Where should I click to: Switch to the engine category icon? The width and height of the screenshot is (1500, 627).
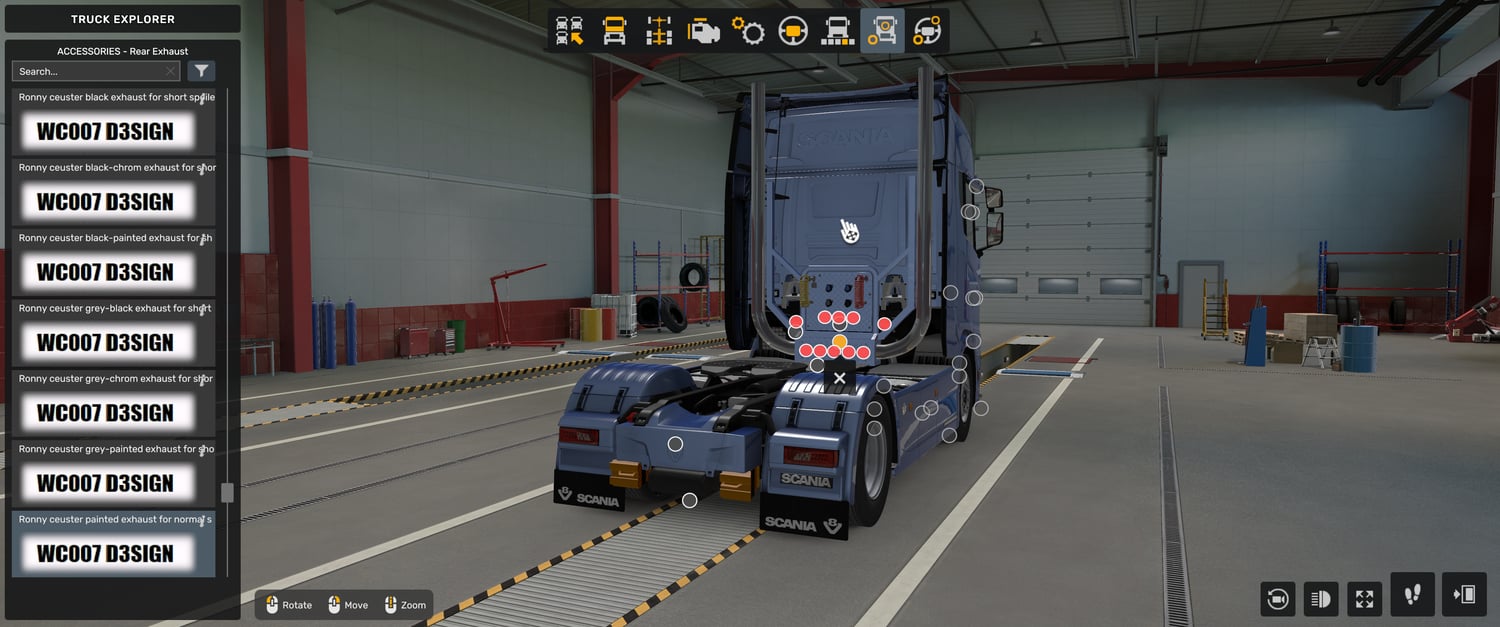point(704,31)
